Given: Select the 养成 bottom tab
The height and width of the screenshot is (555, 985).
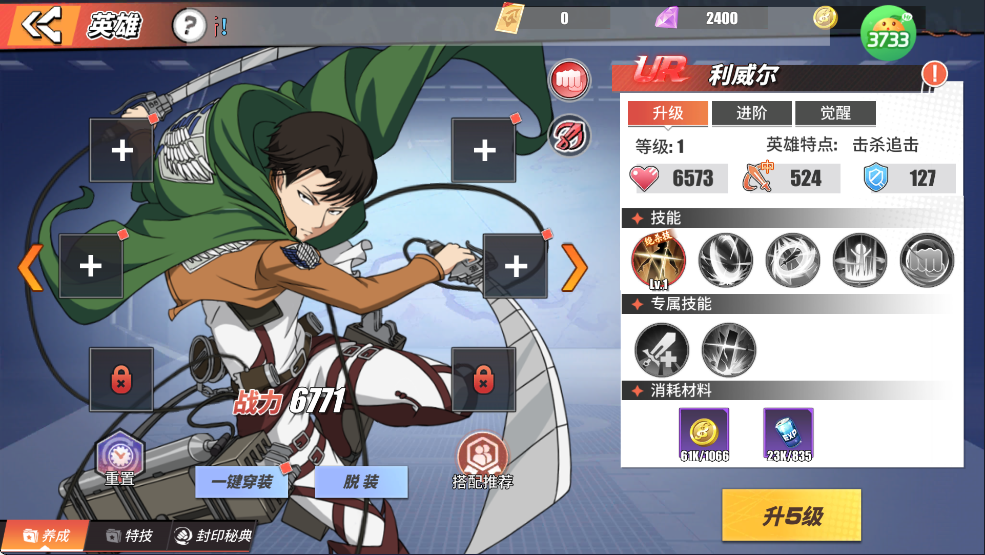Looking at the screenshot, I should coord(46,536).
